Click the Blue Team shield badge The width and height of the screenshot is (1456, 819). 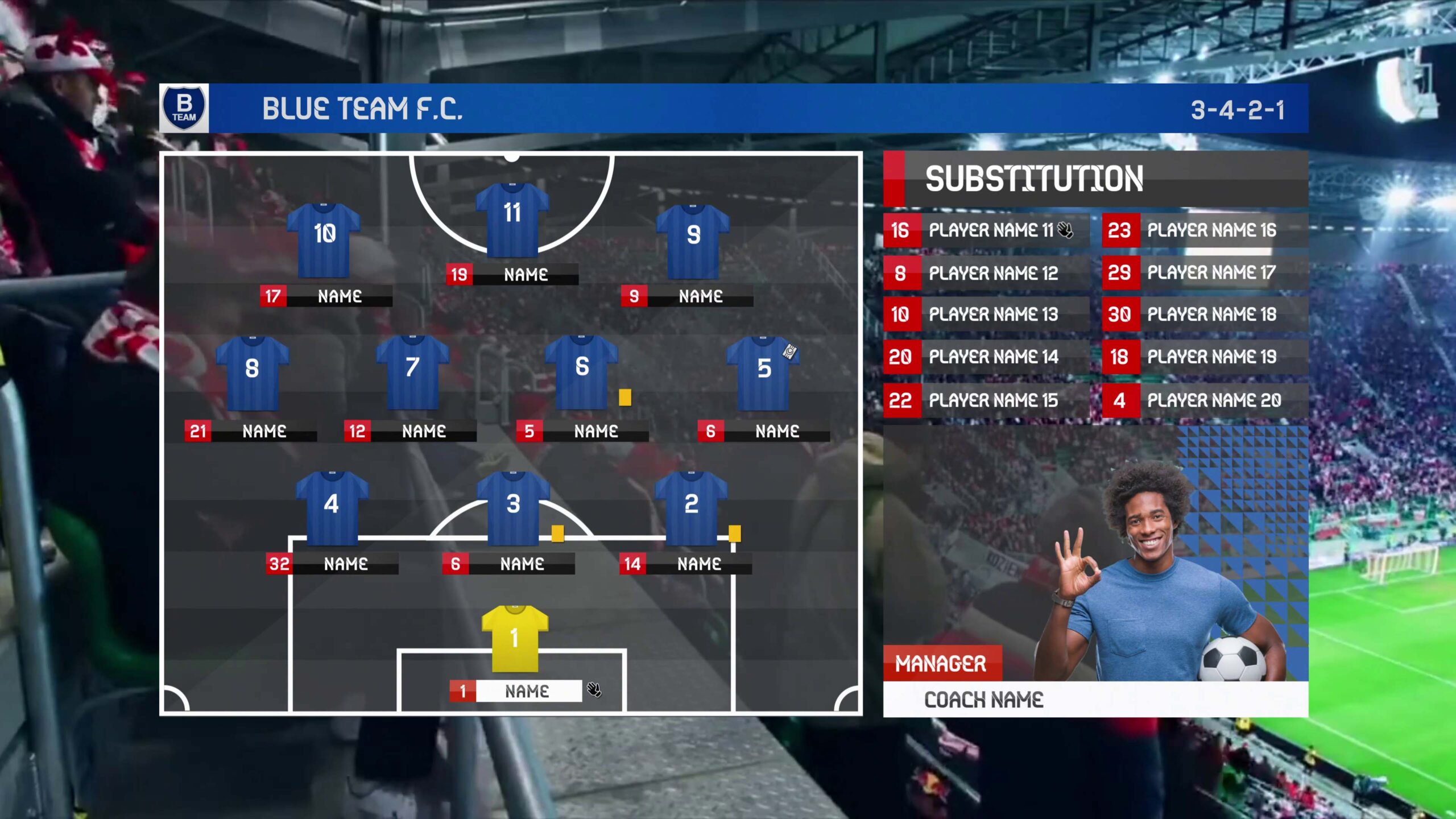184,108
